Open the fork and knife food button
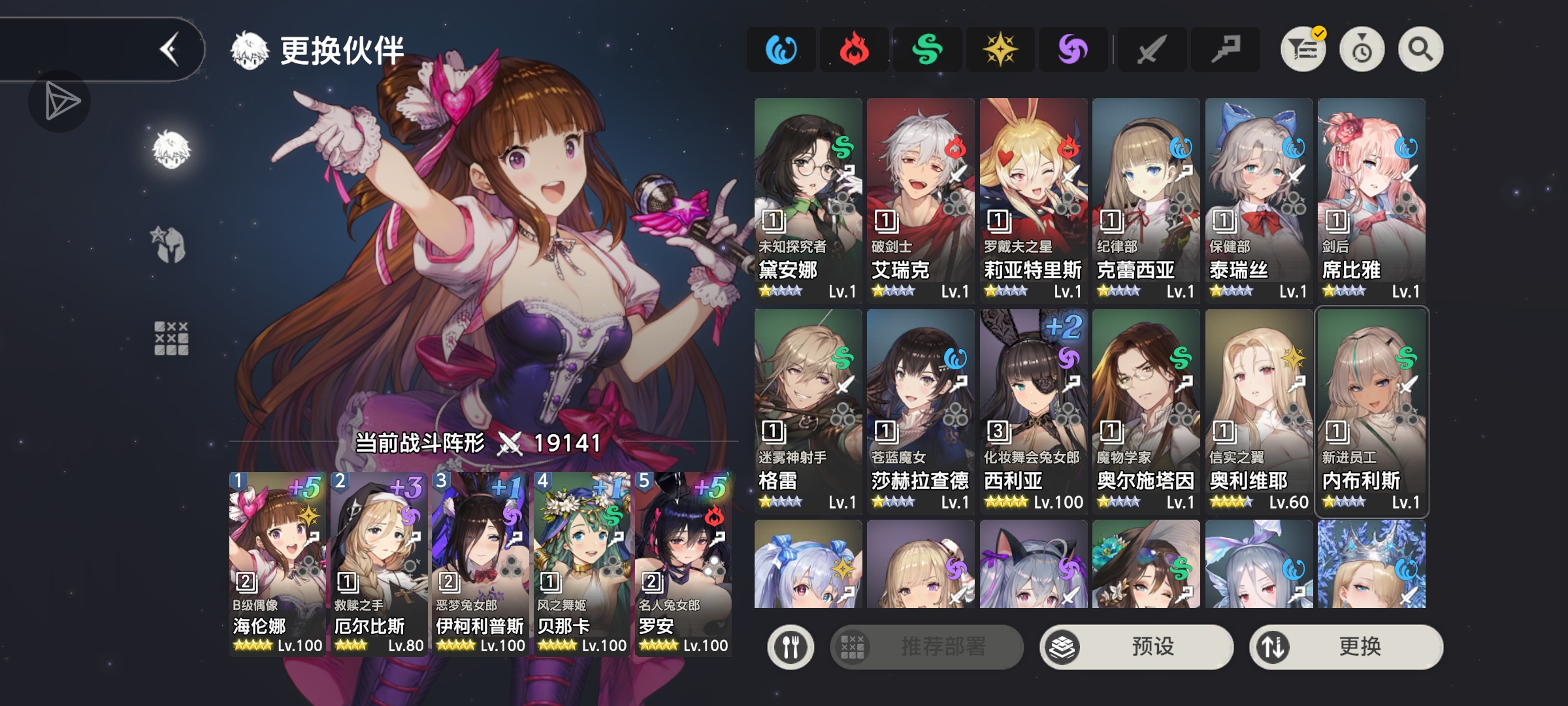Viewport: 1568px width, 706px height. pyautogui.click(x=791, y=647)
